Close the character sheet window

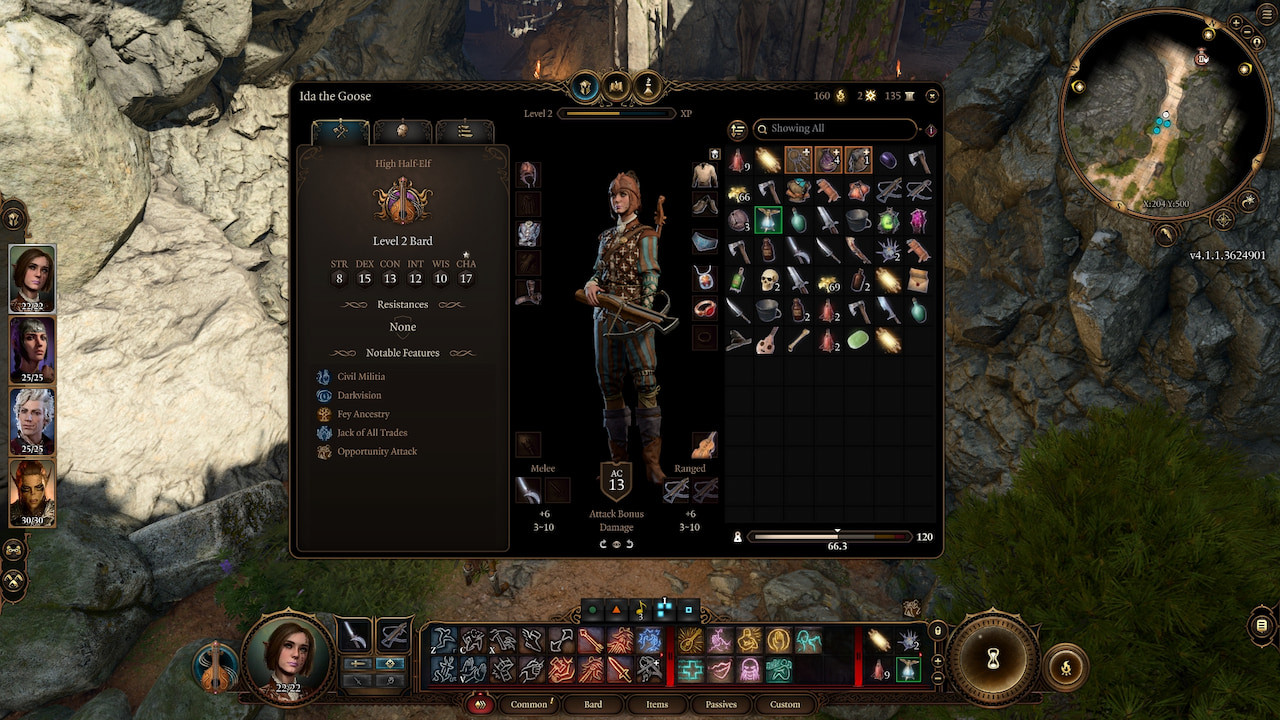(932, 96)
